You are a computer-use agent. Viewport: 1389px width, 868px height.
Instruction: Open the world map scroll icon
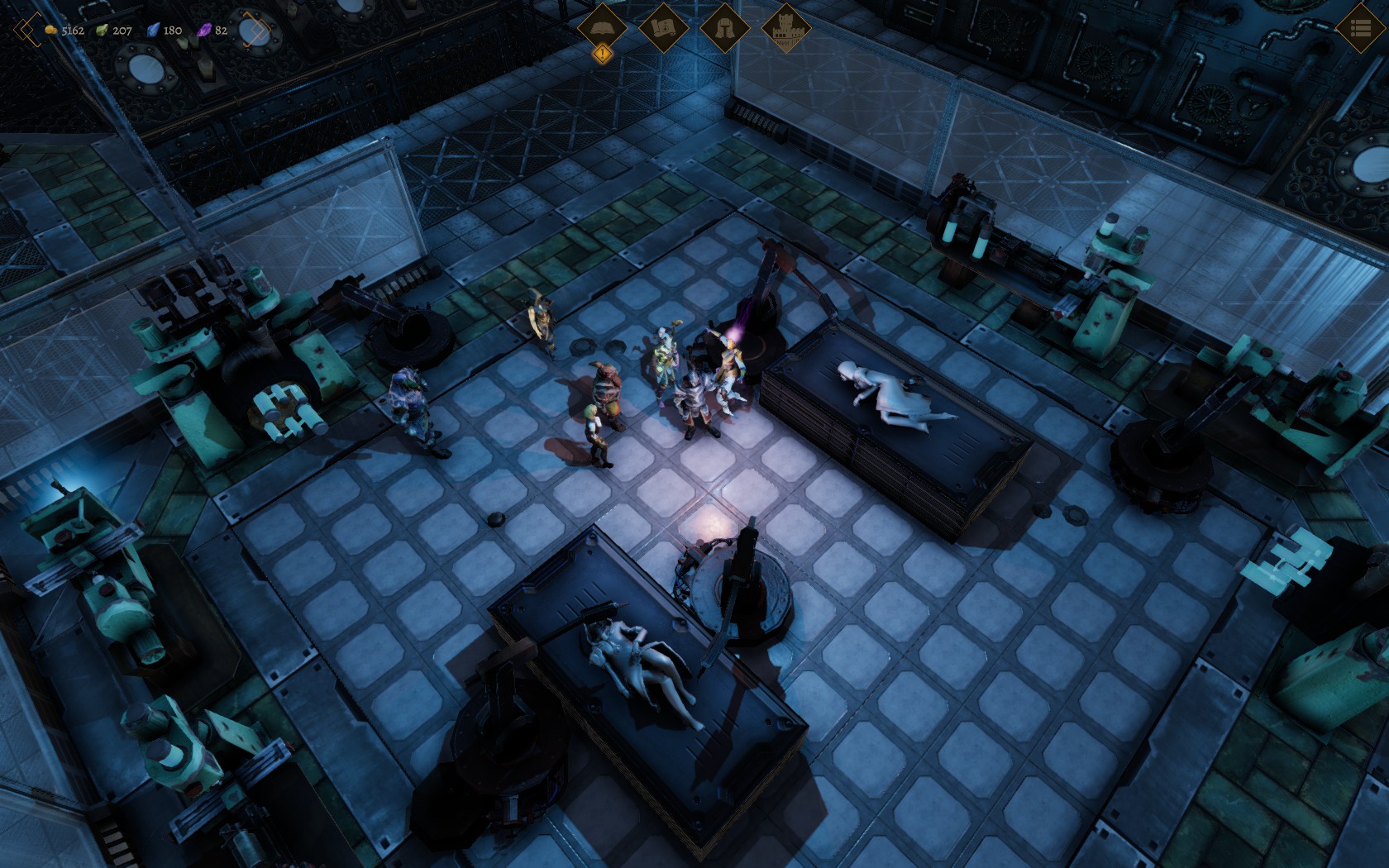[663, 27]
